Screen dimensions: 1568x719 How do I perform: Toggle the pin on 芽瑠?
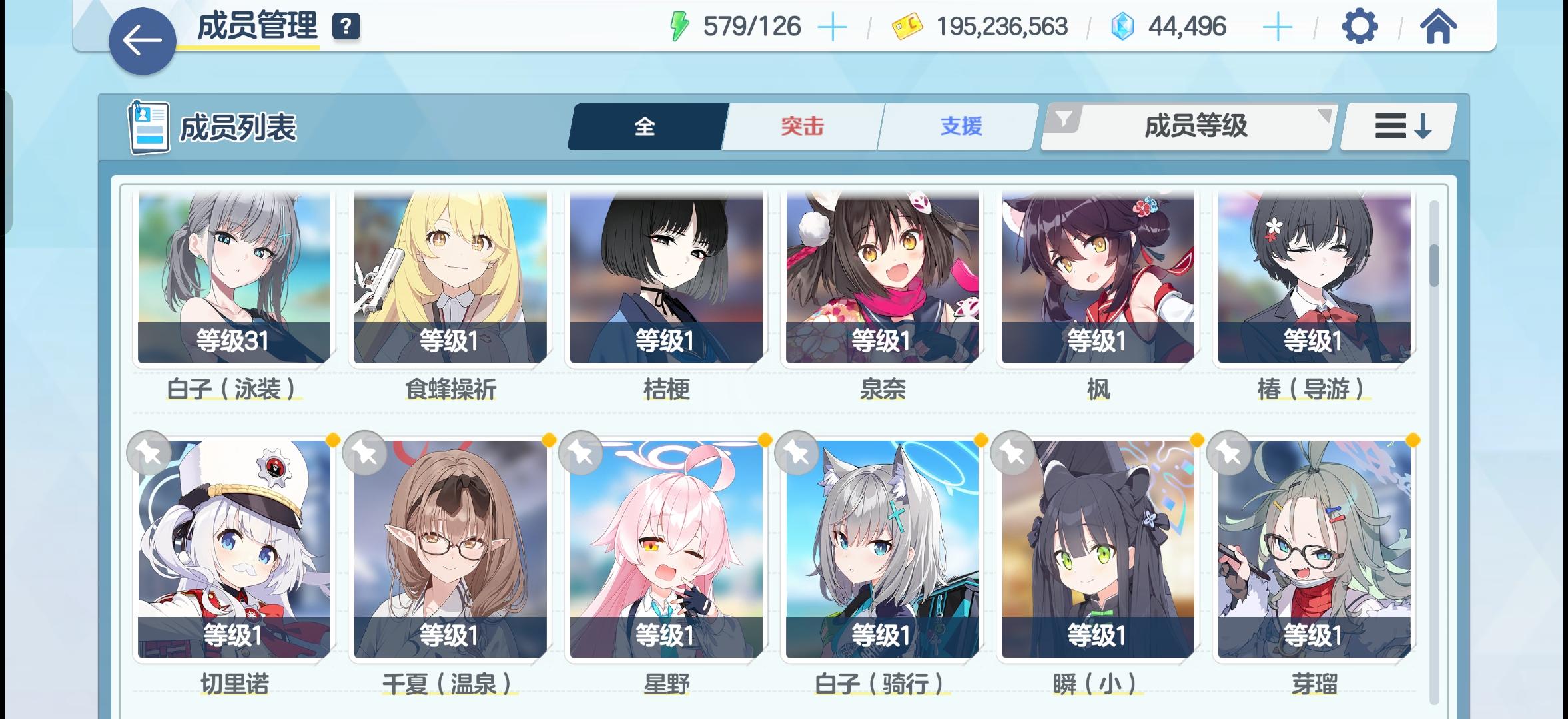click(1229, 453)
